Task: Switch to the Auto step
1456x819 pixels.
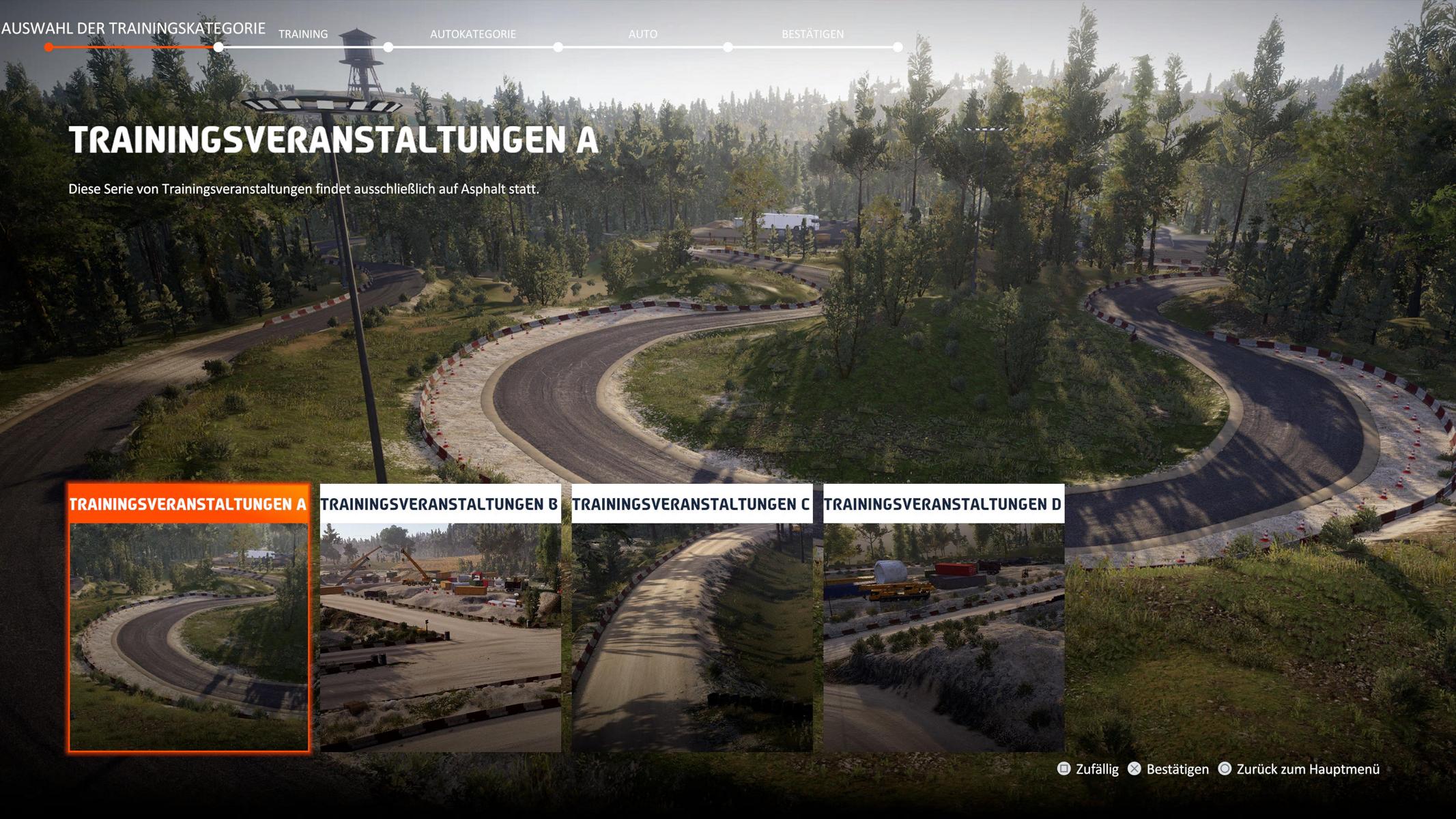Action: 642,34
